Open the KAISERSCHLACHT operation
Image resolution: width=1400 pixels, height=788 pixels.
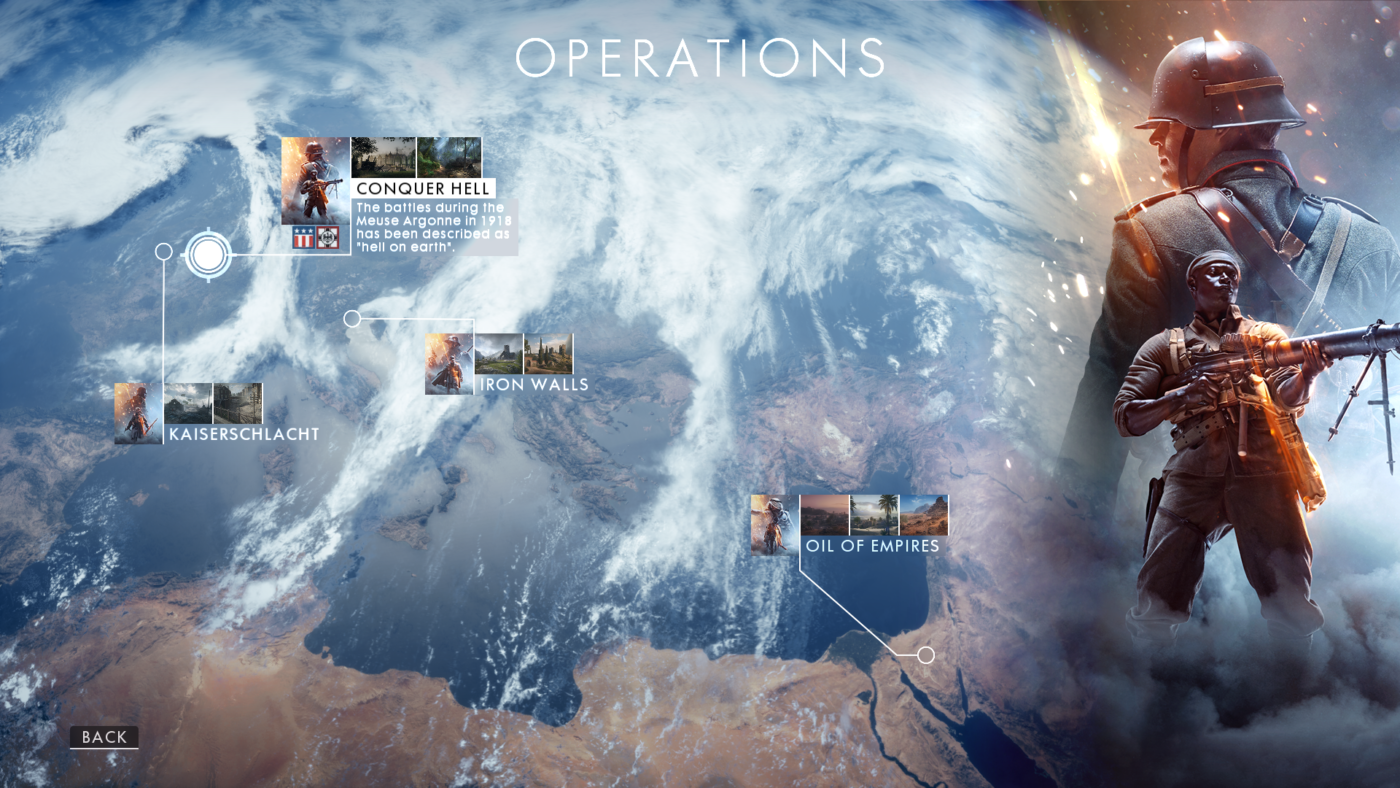tap(245, 434)
